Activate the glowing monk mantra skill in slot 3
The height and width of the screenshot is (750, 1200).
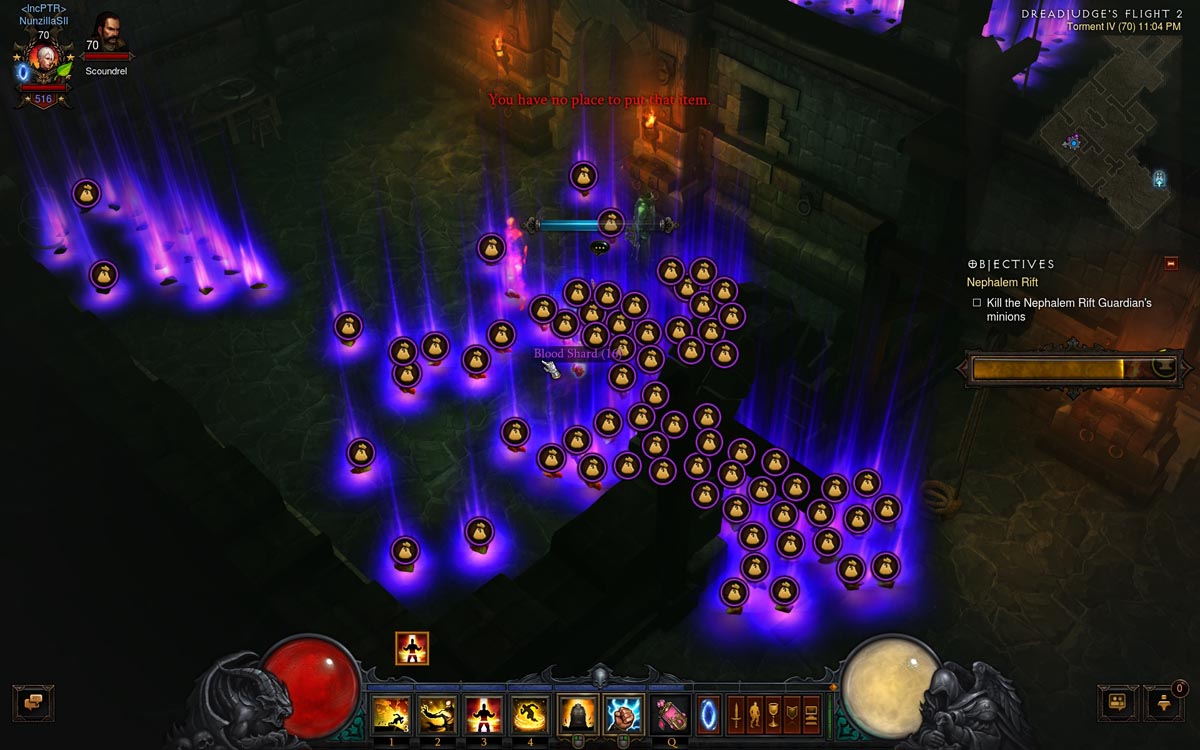pyautogui.click(x=484, y=714)
